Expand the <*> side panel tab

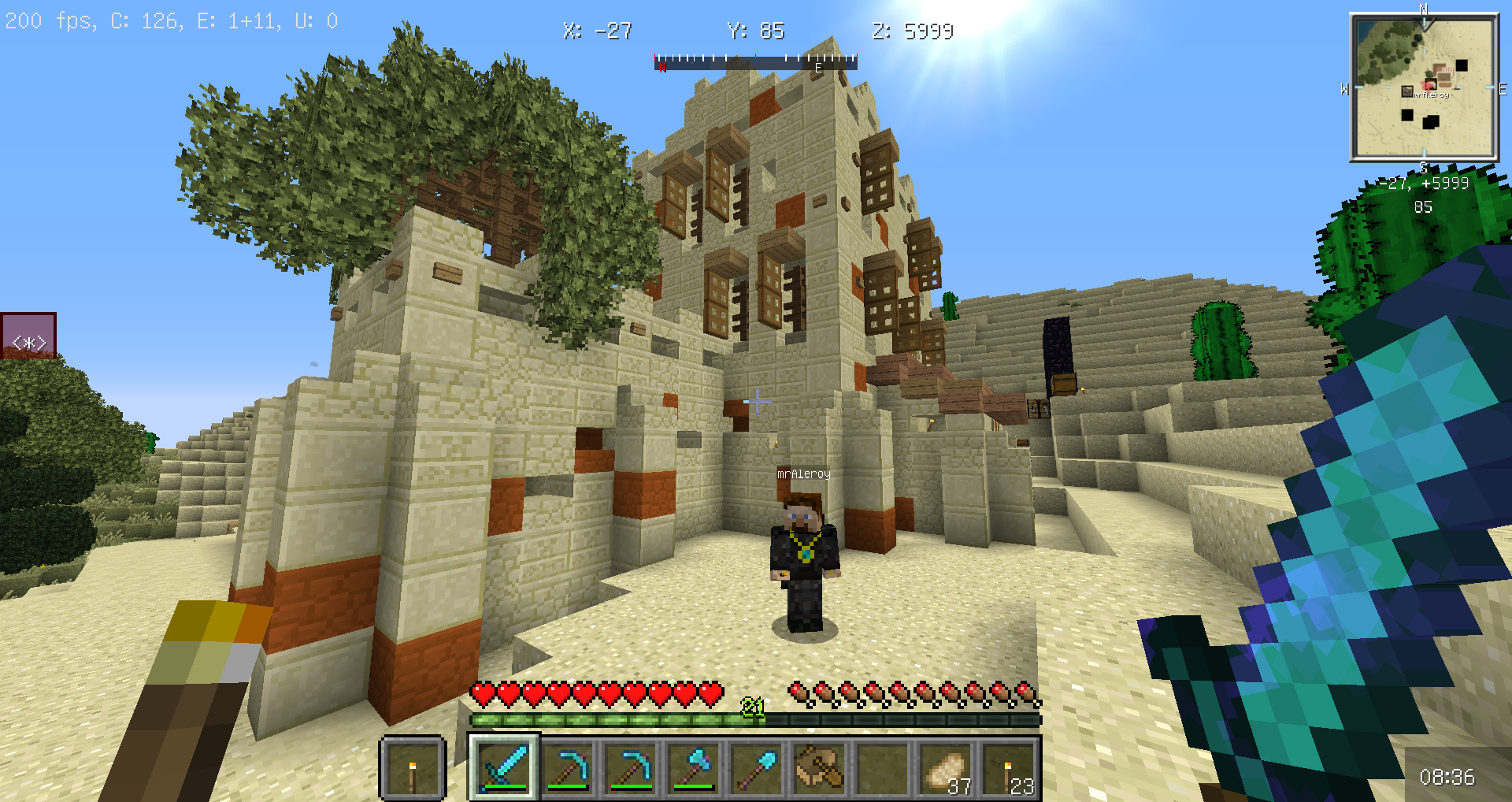28,336
